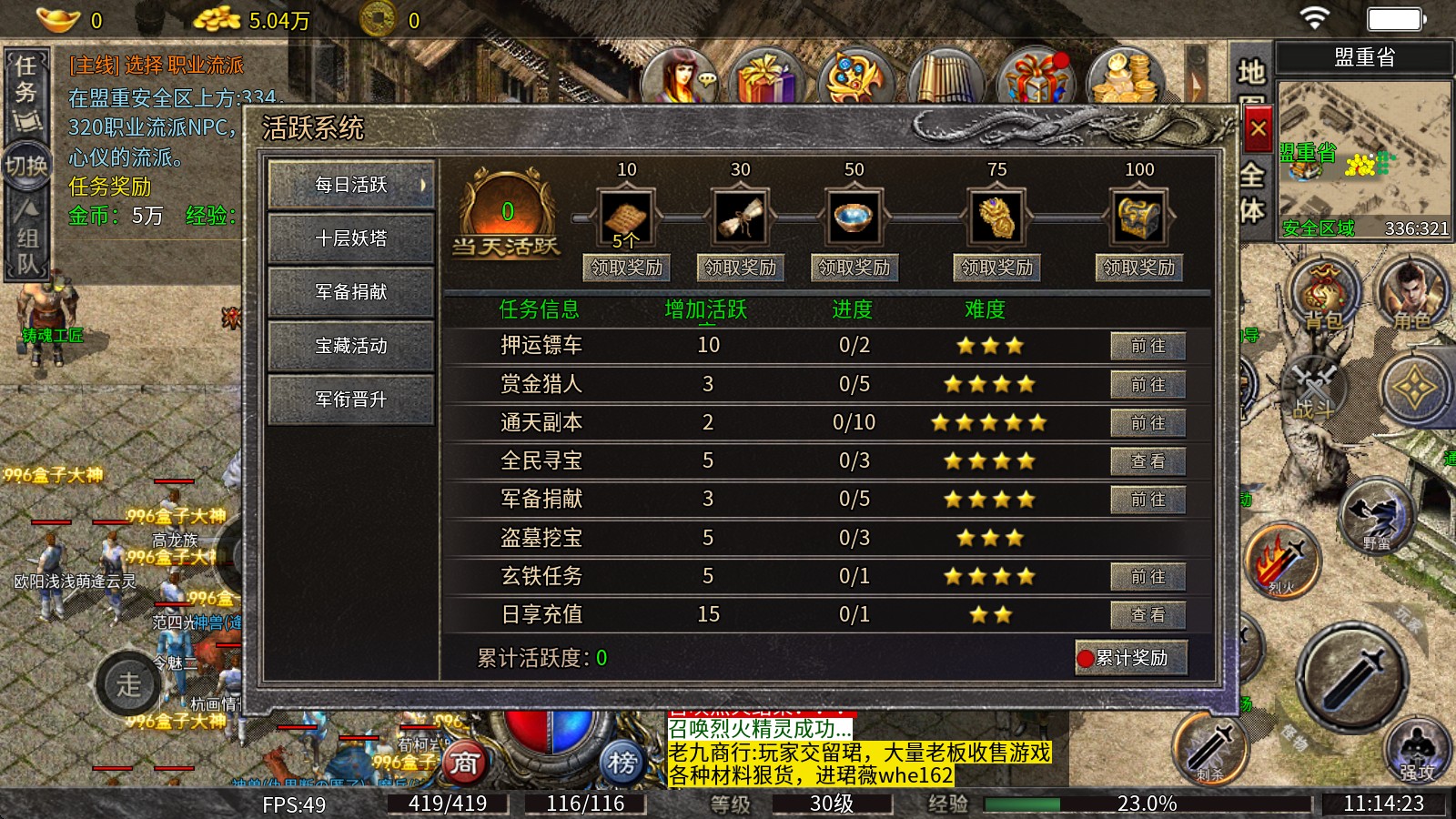Open the 榜 ranking button
Viewport: 1456px width, 819px height.
(622, 763)
